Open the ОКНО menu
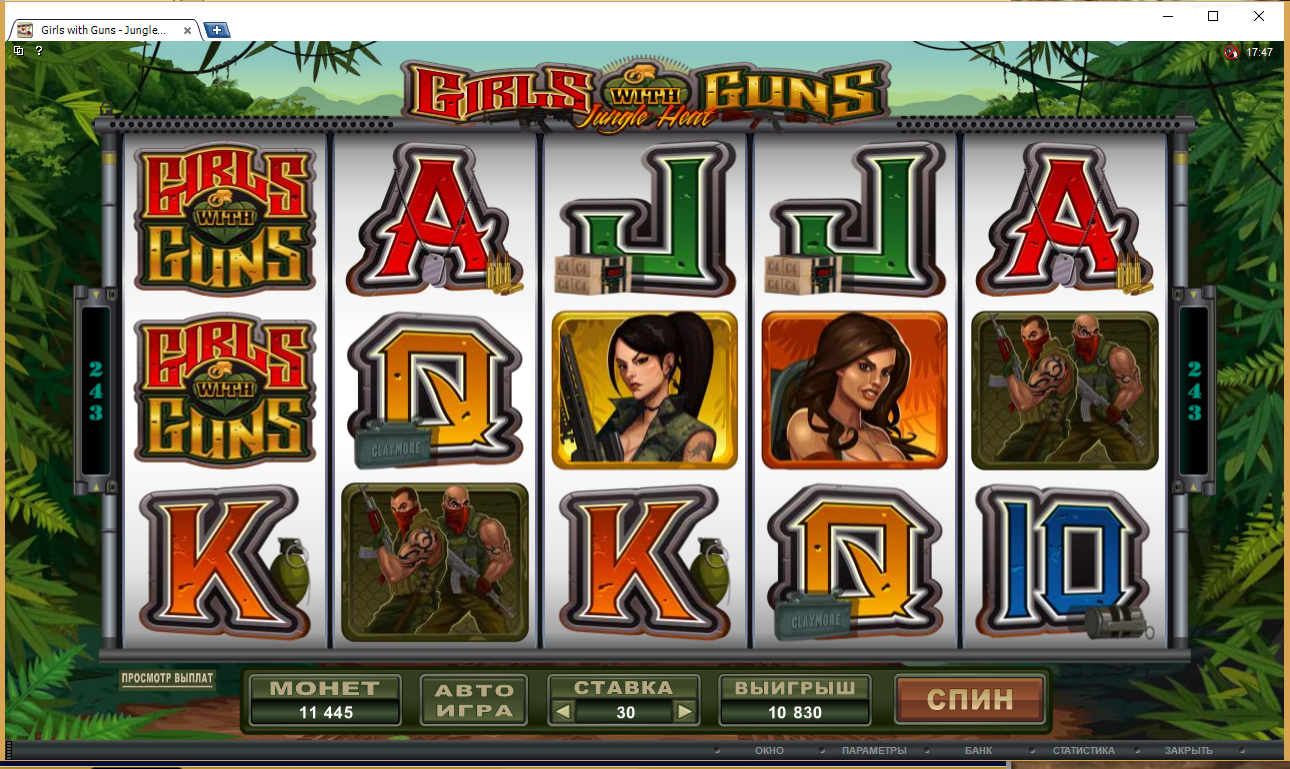This screenshot has width=1290, height=769. [769, 750]
